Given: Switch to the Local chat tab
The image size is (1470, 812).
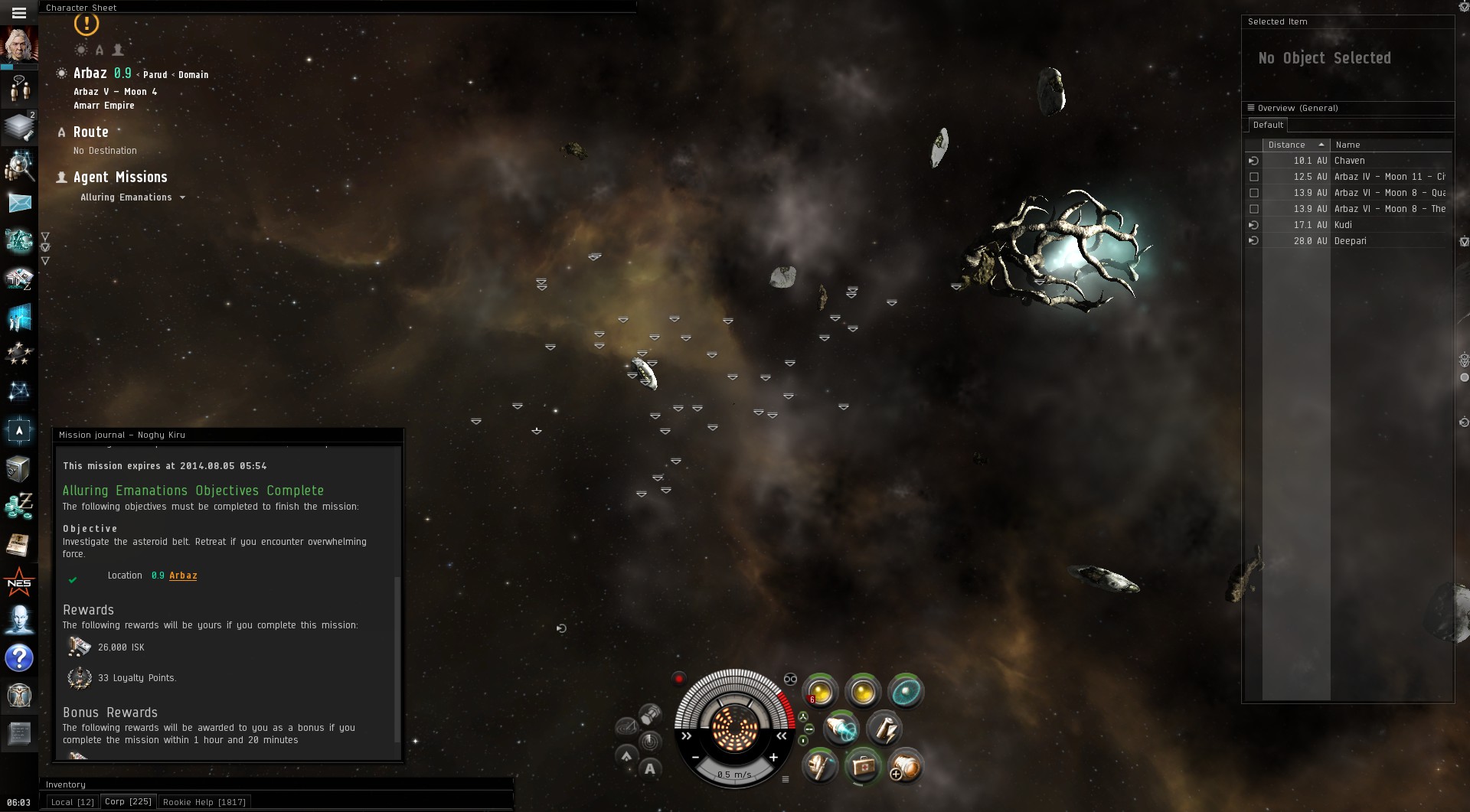Looking at the screenshot, I should (x=72, y=802).
